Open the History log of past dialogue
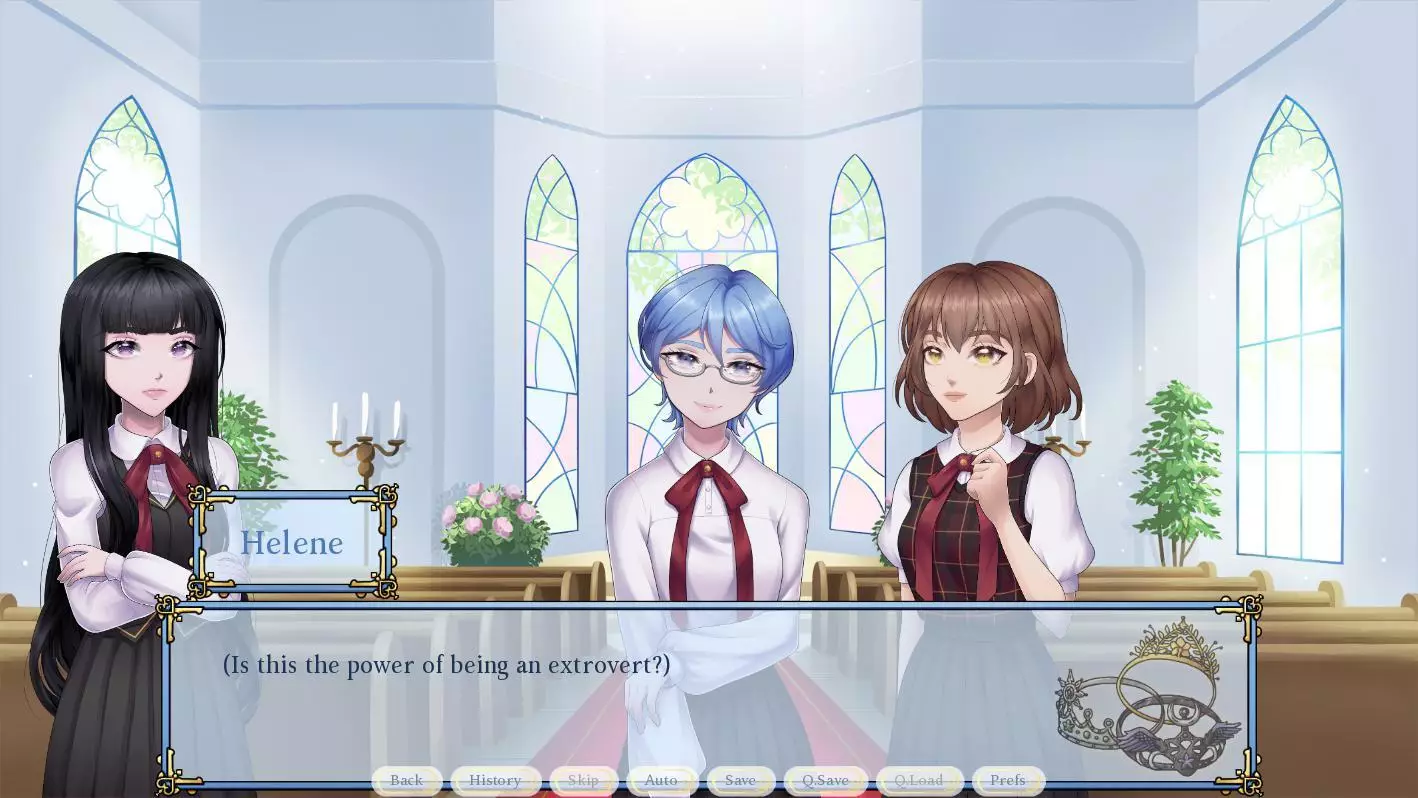Image resolution: width=1418 pixels, height=798 pixels. pyautogui.click(x=495, y=780)
